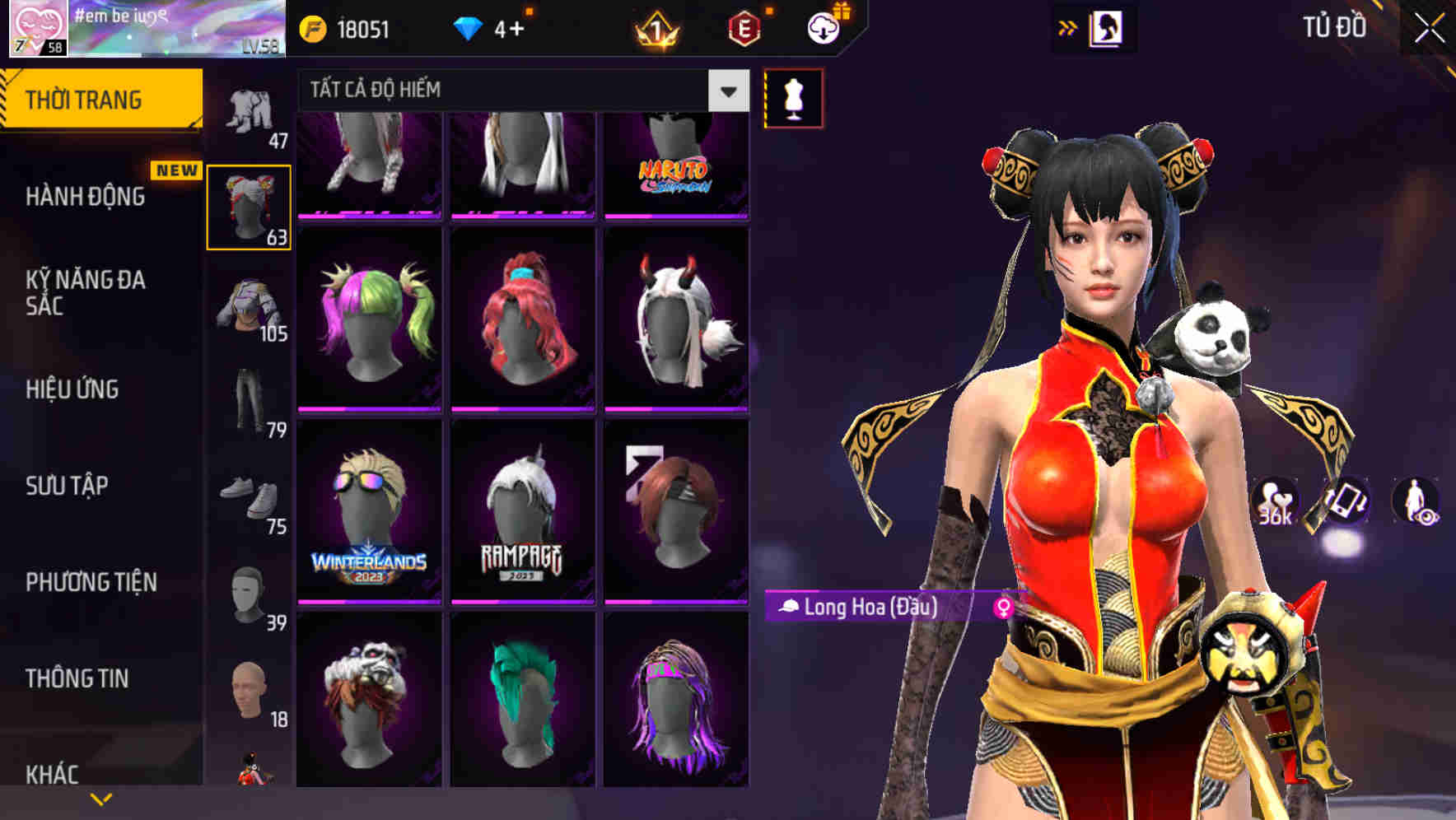Open the diamond top-up icon
This screenshot has width=1456, height=820.
tap(469, 26)
